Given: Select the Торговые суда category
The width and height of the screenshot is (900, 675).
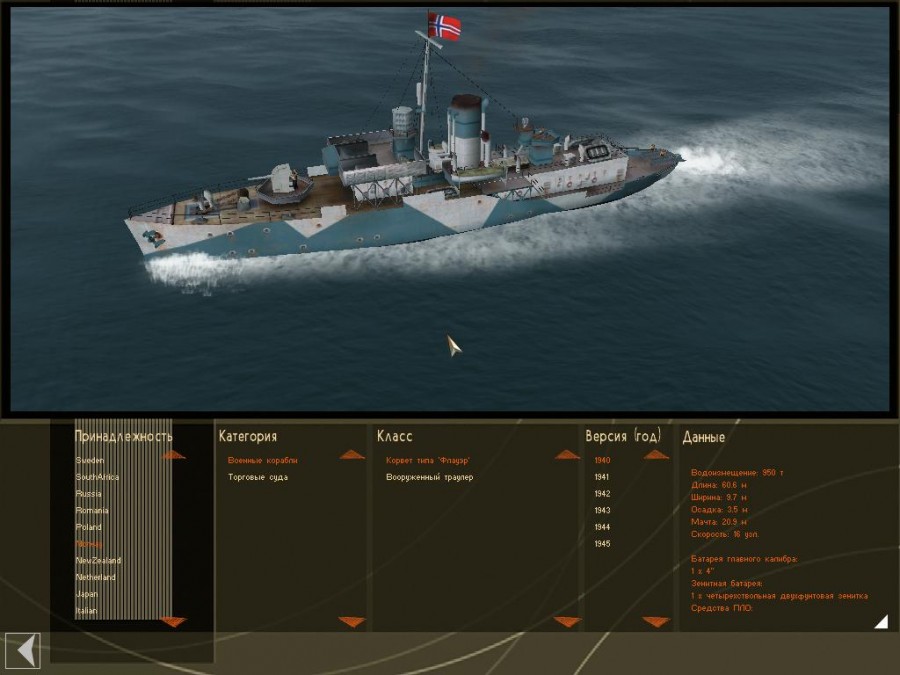Looking at the screenshot, I should click(256, 477).
